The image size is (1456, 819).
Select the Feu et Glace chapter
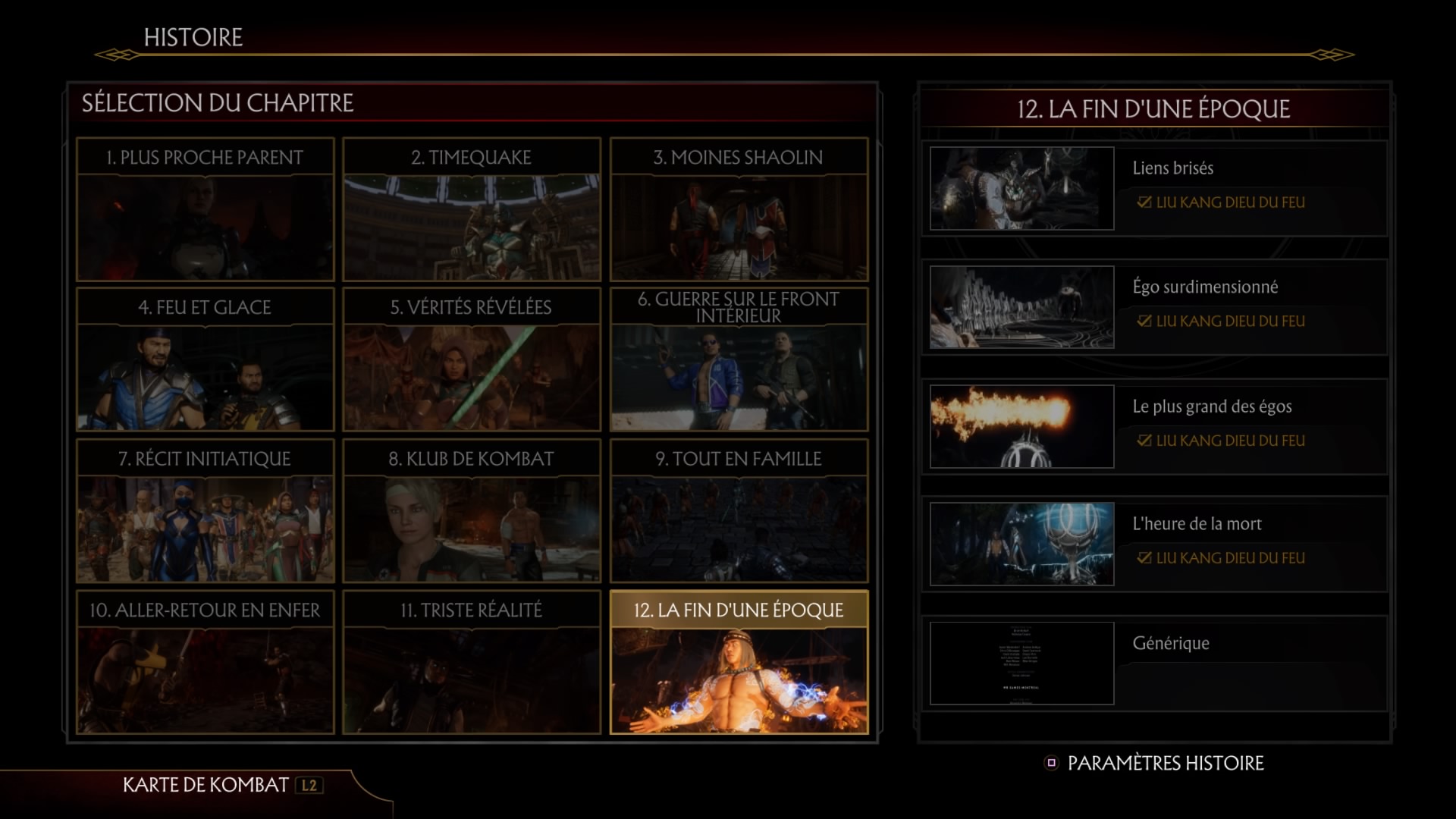click(x=205, y=359)
